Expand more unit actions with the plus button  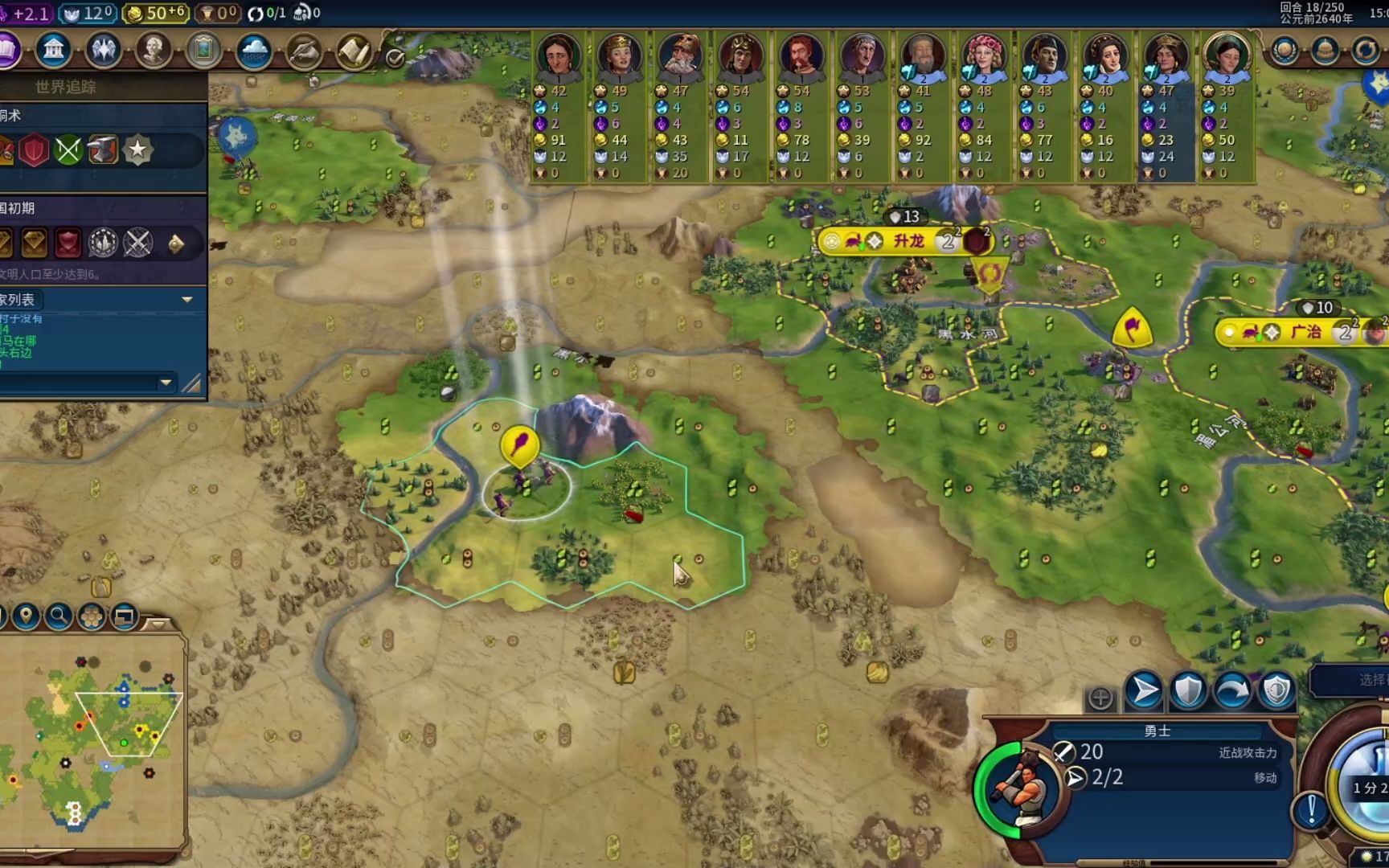pyautogui.click(x=1100, y=698)
